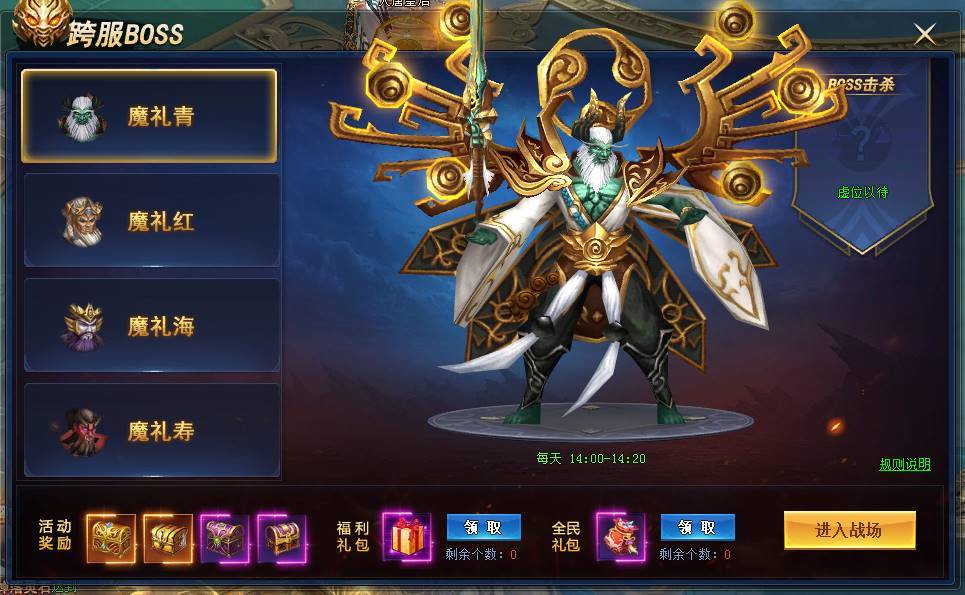Click the red gift box 福利礼包 icon

[x=407, y=536]
